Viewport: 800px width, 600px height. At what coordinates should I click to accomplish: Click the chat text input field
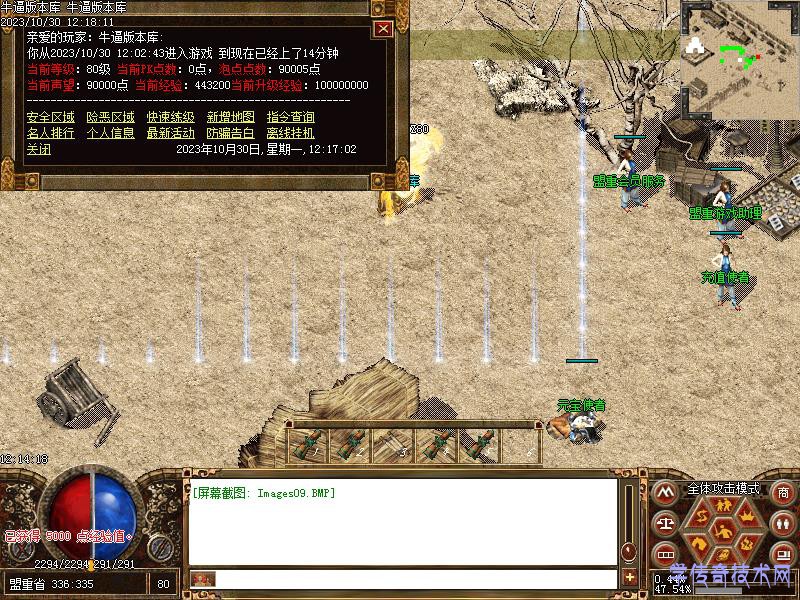(x=415, y=579)
